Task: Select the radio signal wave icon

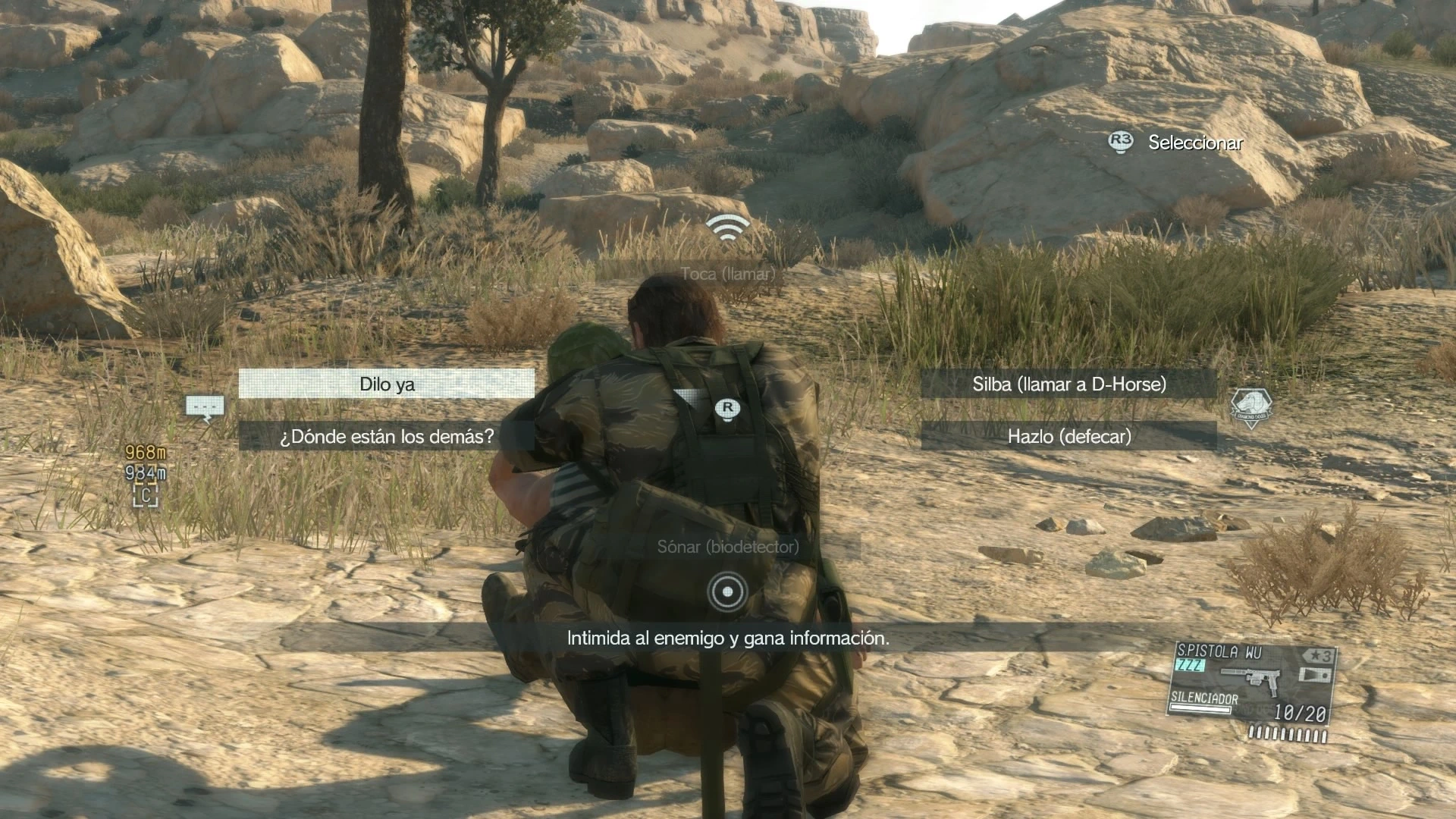Action: coord(727,227)
